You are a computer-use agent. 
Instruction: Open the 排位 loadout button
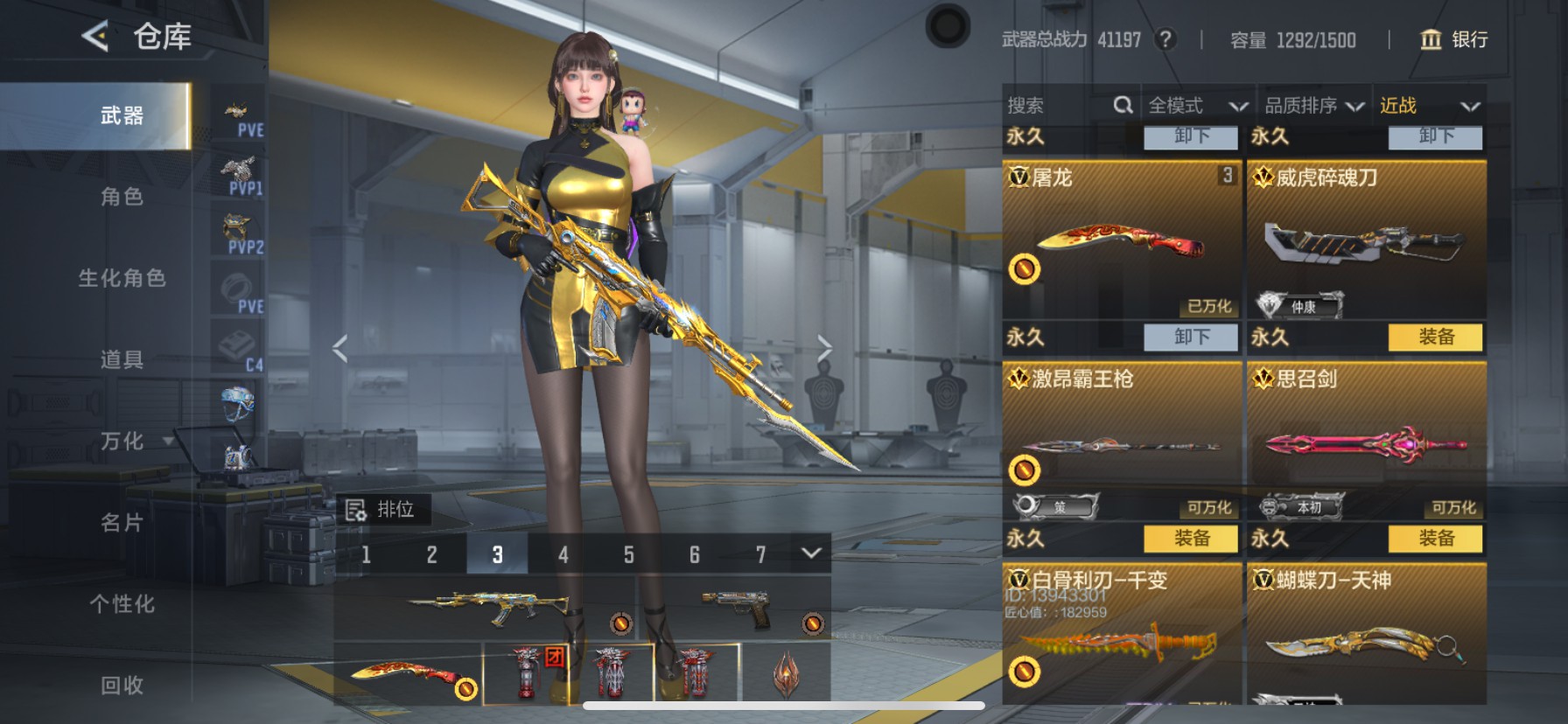click(381, 509)
